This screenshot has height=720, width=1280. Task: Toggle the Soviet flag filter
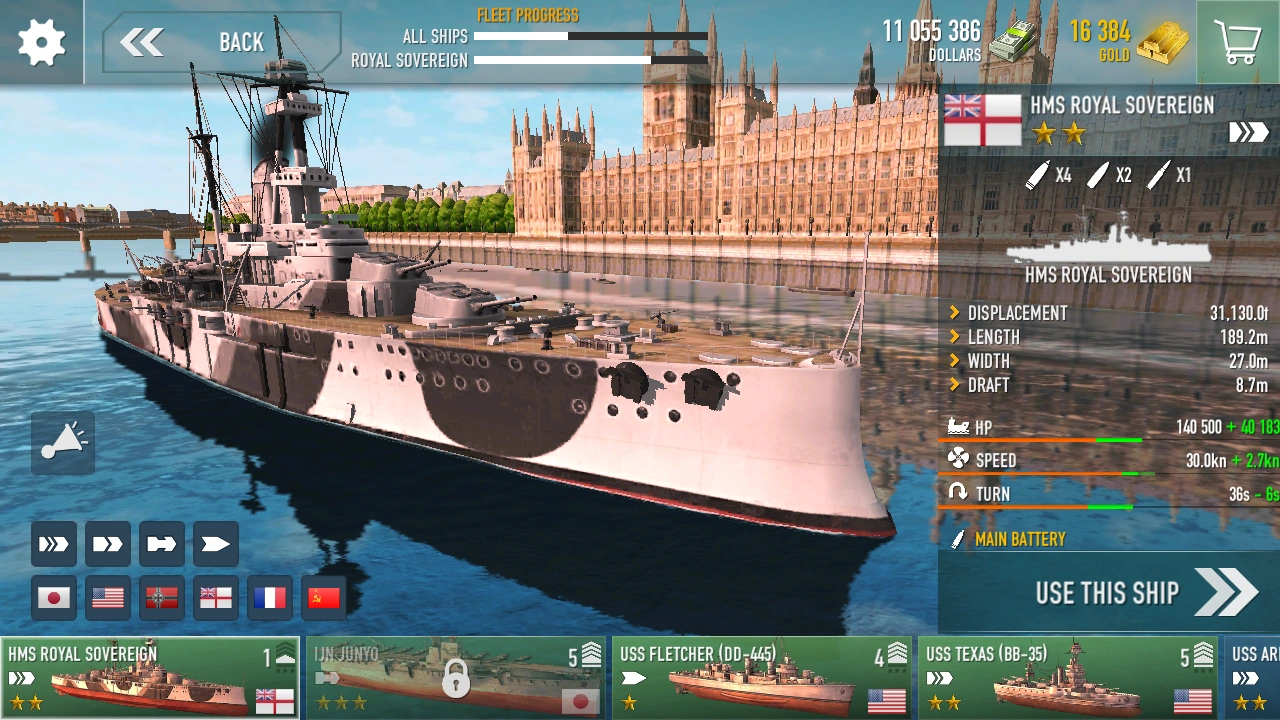pyautogui.click(x=323, y=597)
